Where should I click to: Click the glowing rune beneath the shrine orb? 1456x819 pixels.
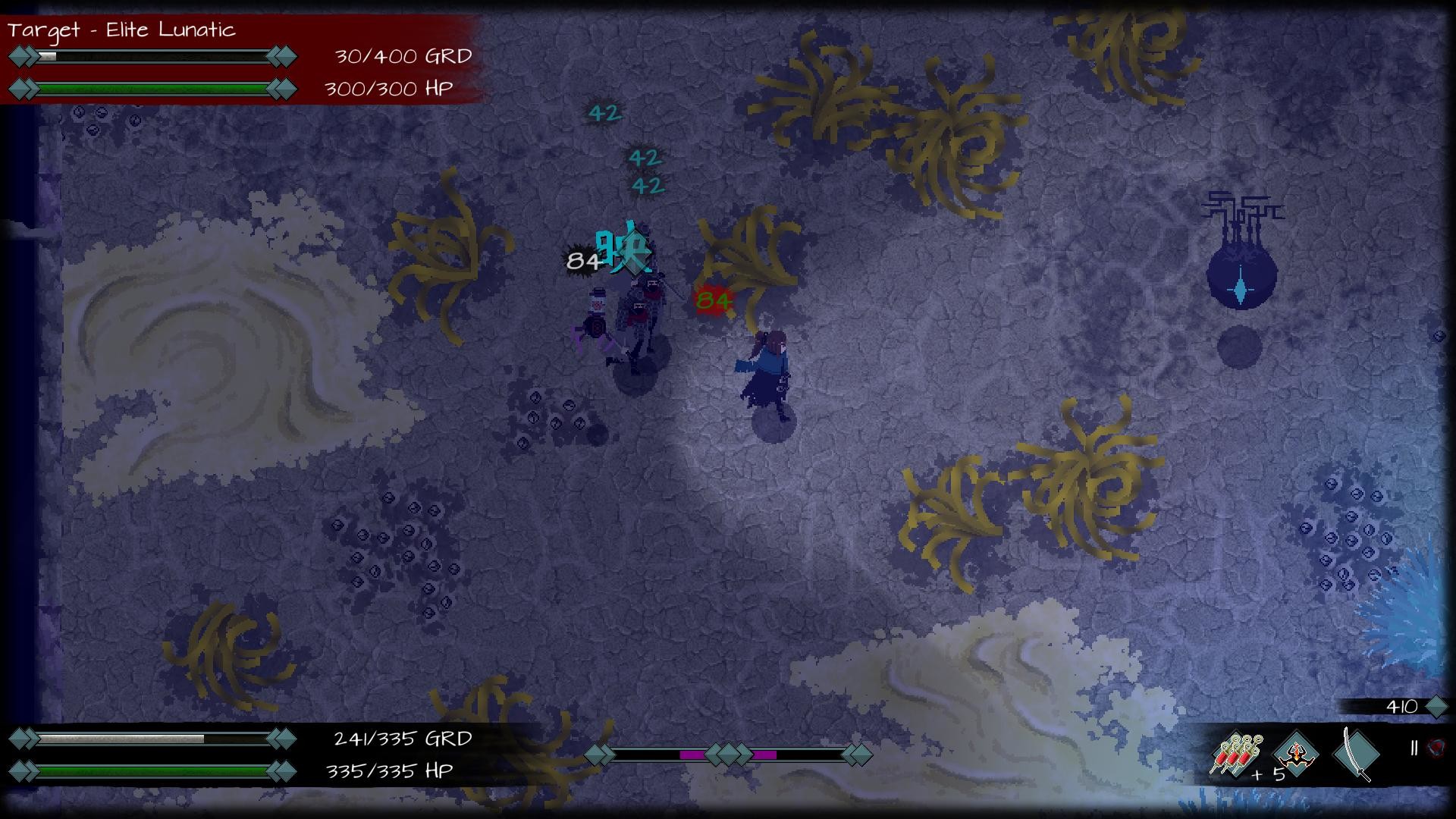click(1240, 289)
